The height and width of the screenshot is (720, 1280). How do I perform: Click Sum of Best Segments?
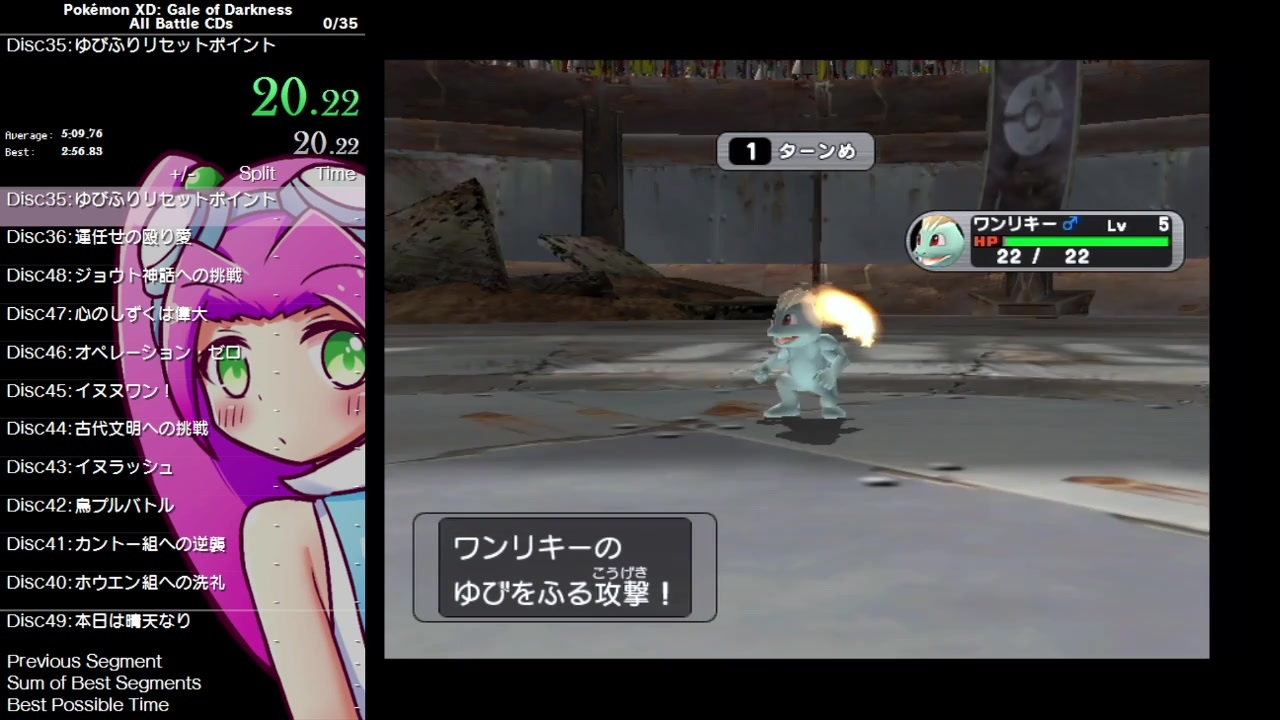click(x=104, y=683)
